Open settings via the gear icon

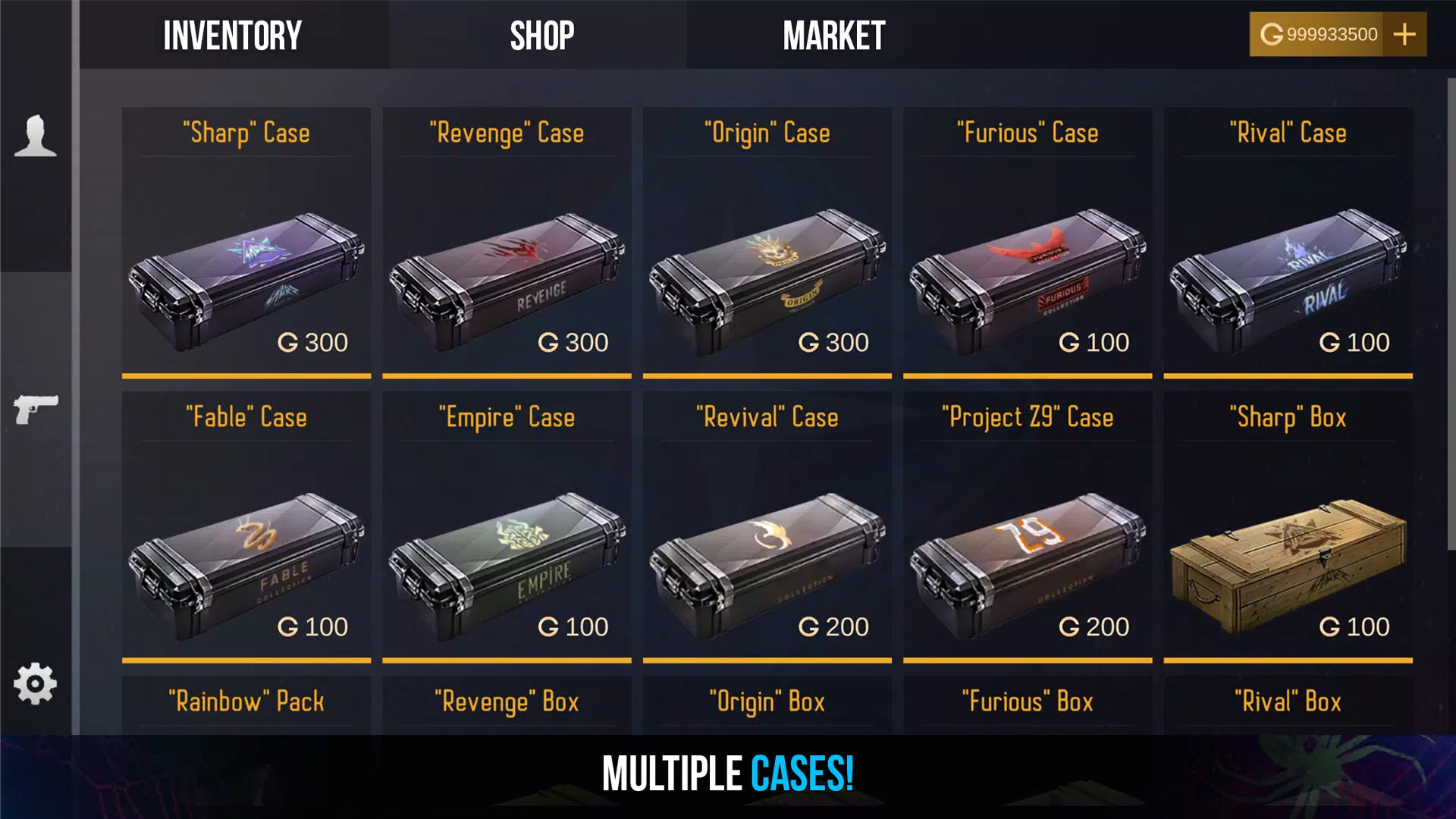click(36, 684)
